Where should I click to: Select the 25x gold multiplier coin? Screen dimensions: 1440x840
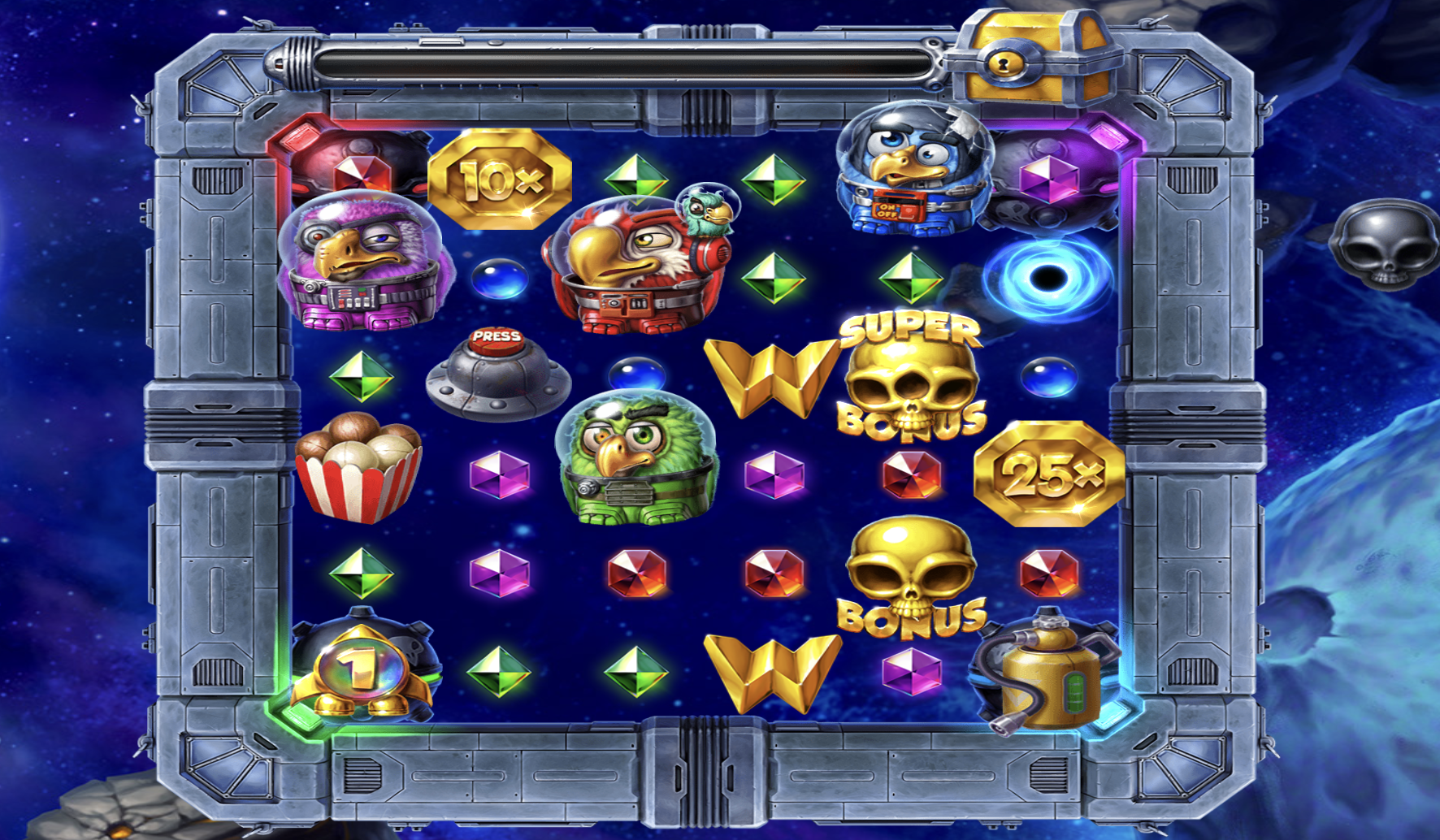pyautogui.click(x=1049, y=474)
